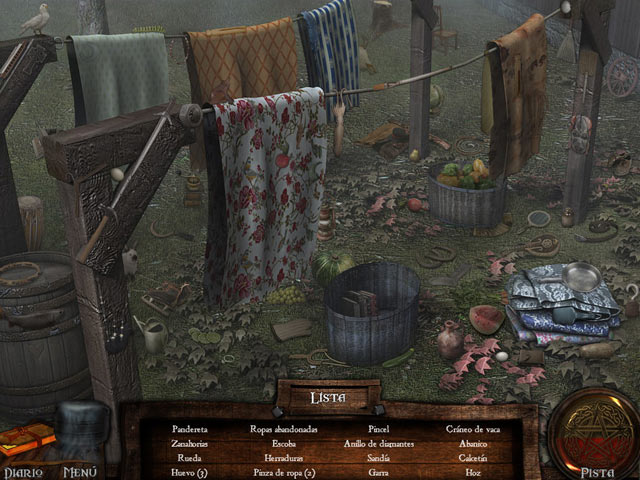Image resolution: width=640 pixels, height=480 pixels.
Task: Pick the Huevo (3) list entry
Action: (189, 471)
